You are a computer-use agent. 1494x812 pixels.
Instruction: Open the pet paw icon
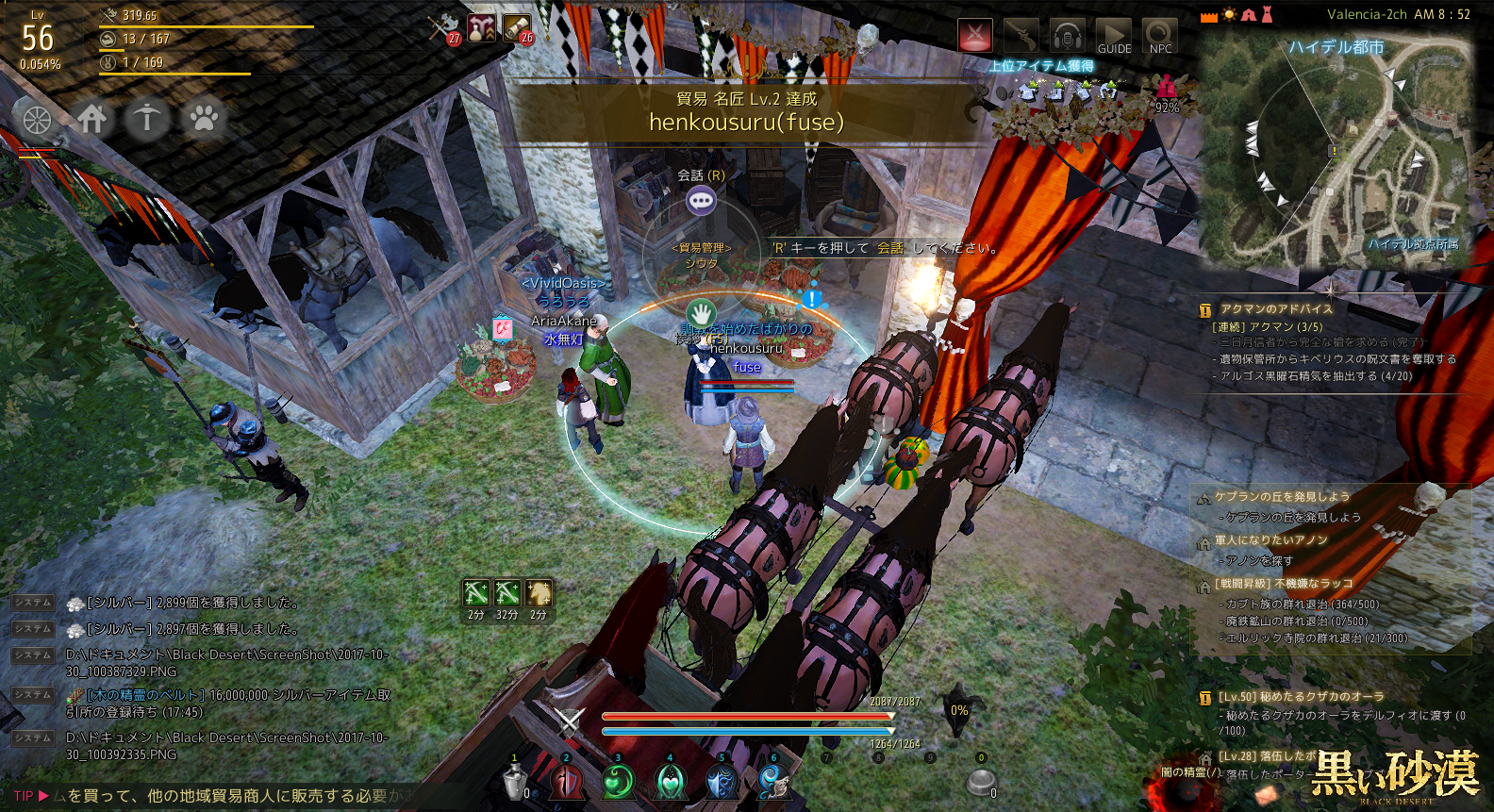pyautogui.click(x=204, y=119)
